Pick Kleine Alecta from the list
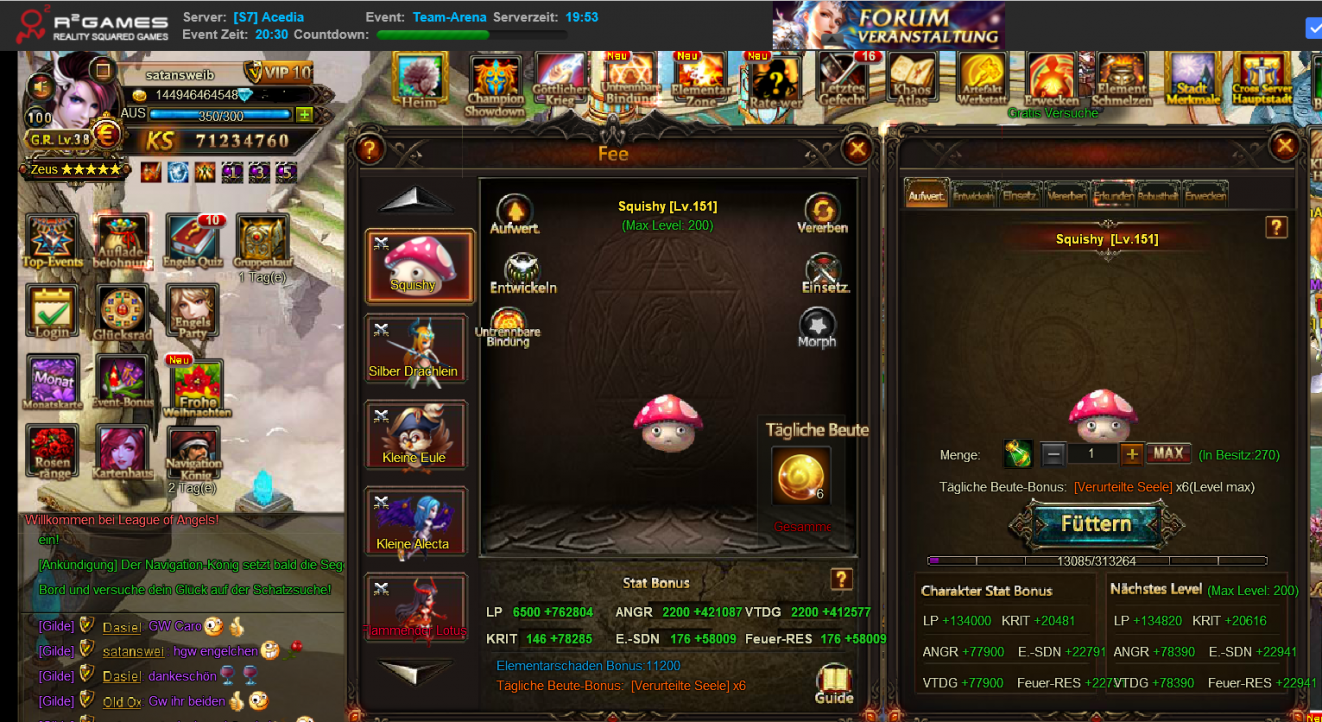The height and width of the screenshot is (722, 1322). point(415,523)
